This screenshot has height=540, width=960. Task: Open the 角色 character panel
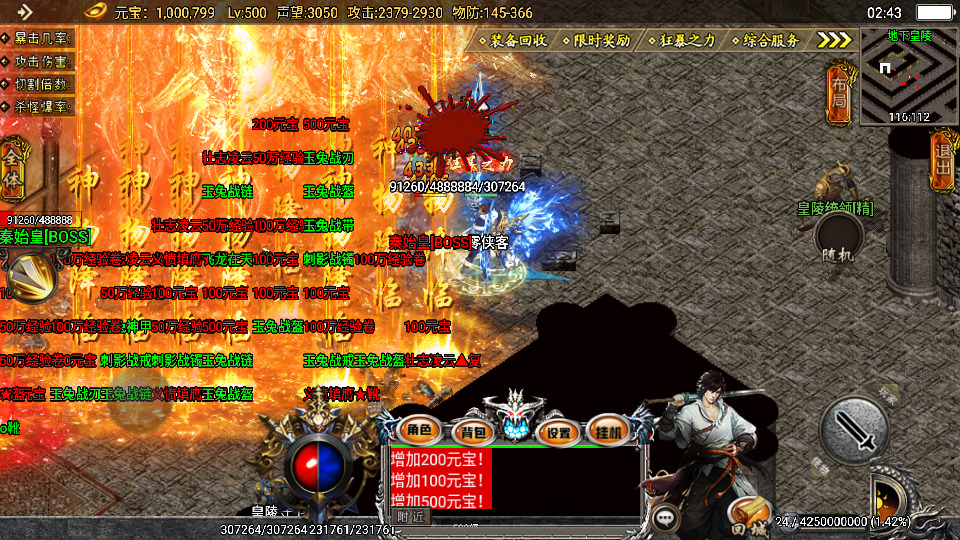tap(418, 431)
